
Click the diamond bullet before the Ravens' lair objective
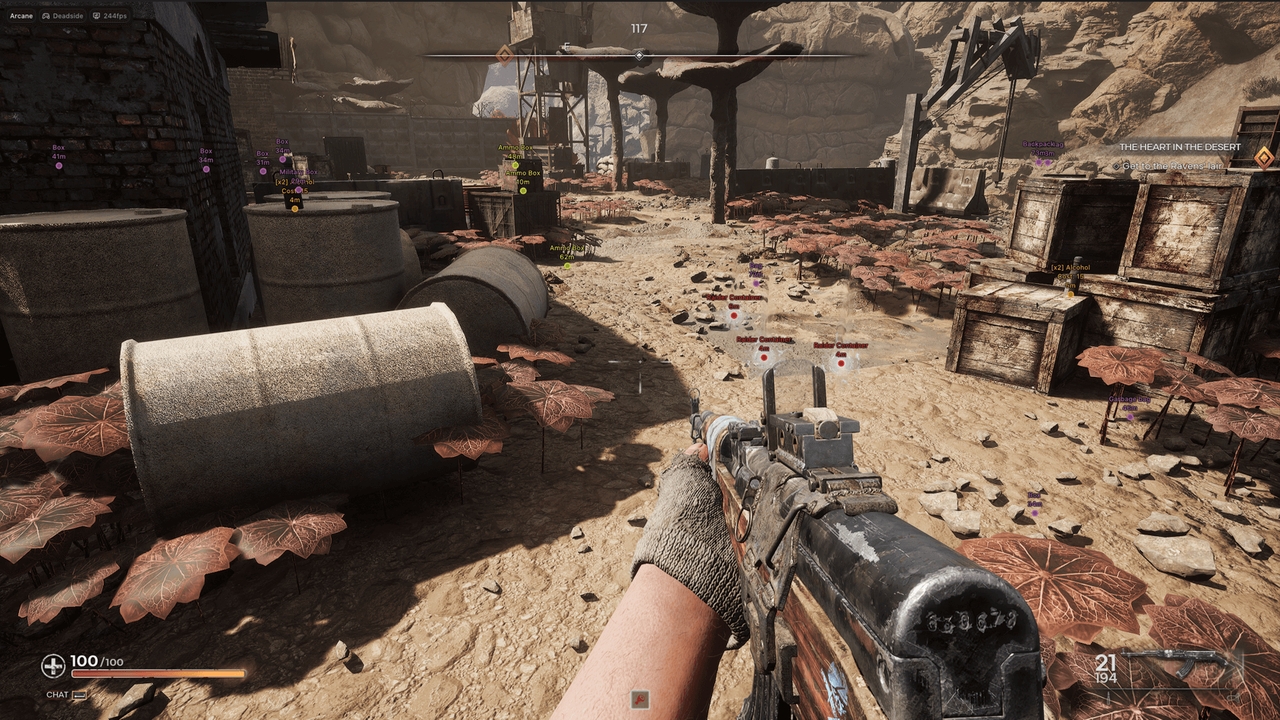pyautogui.click(x=1117, y=166)
